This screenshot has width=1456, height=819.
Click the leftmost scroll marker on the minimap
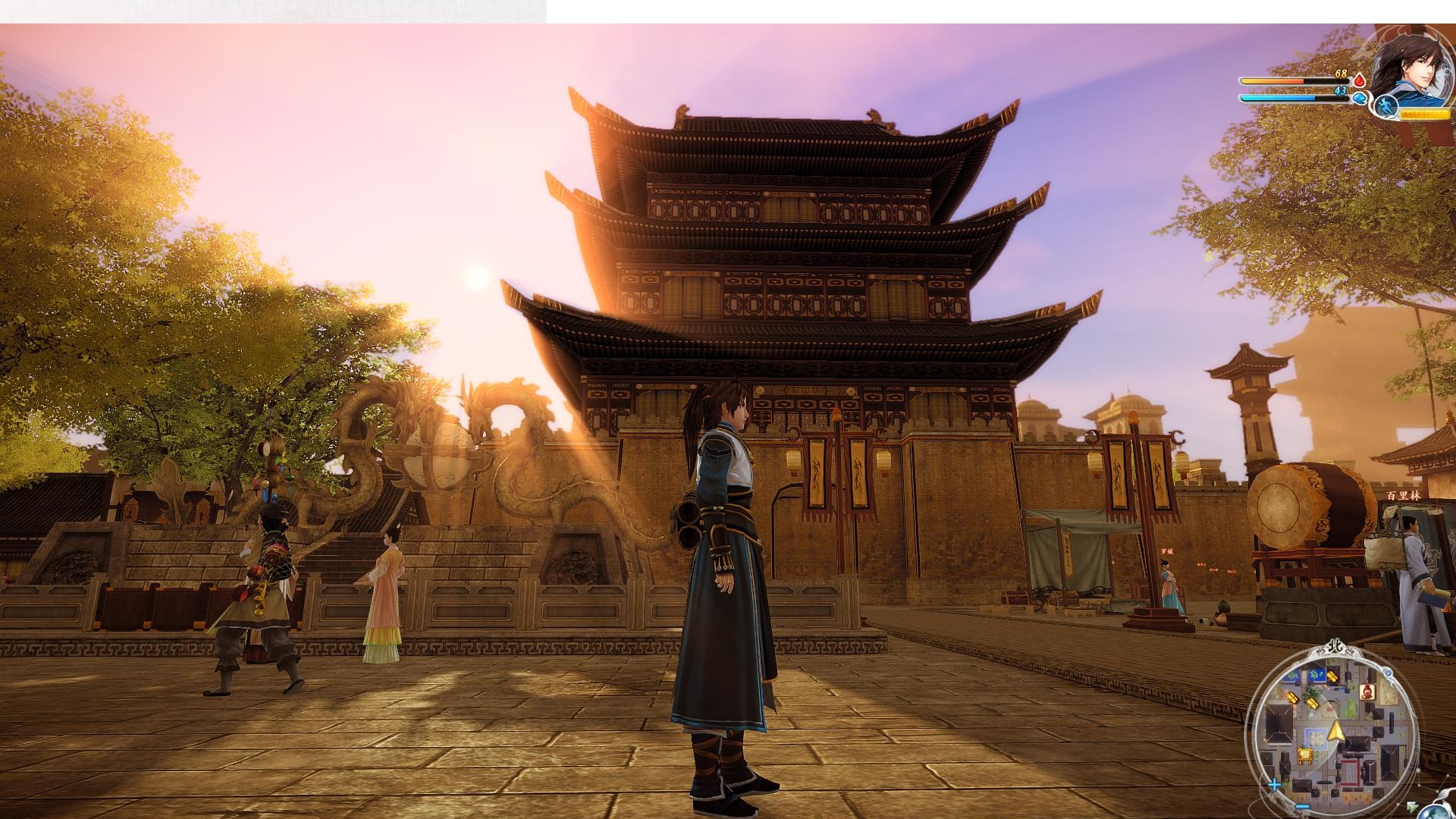(x=1292, y=698)
